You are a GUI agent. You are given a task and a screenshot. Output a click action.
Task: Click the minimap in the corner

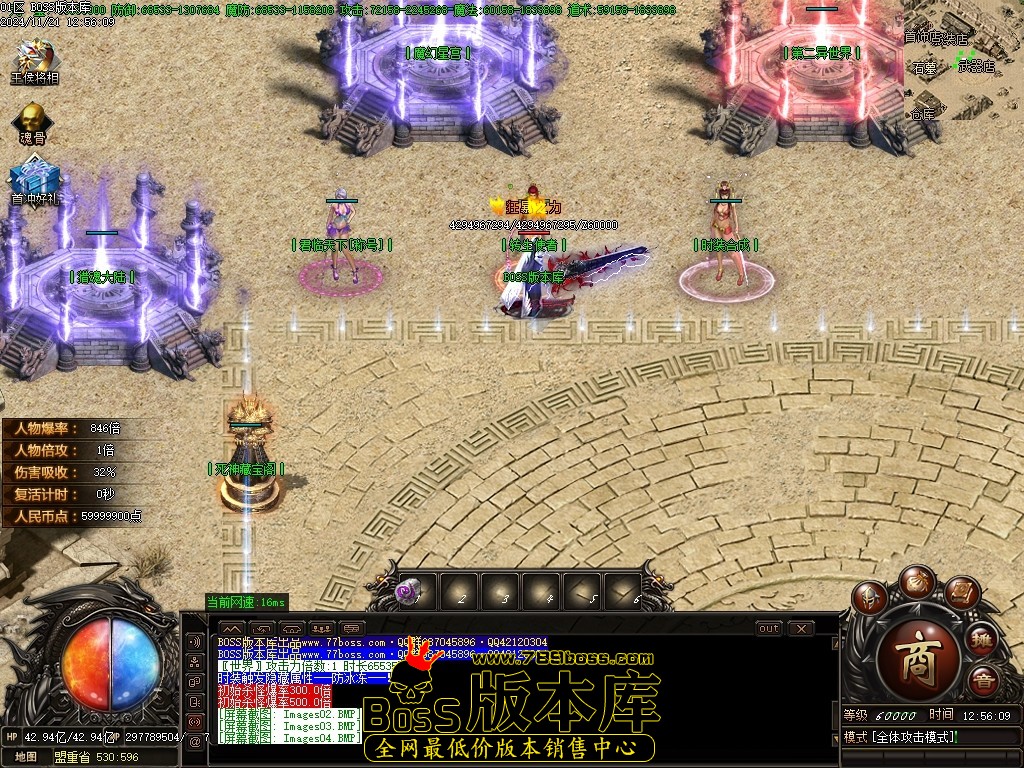tap(962, 62)
